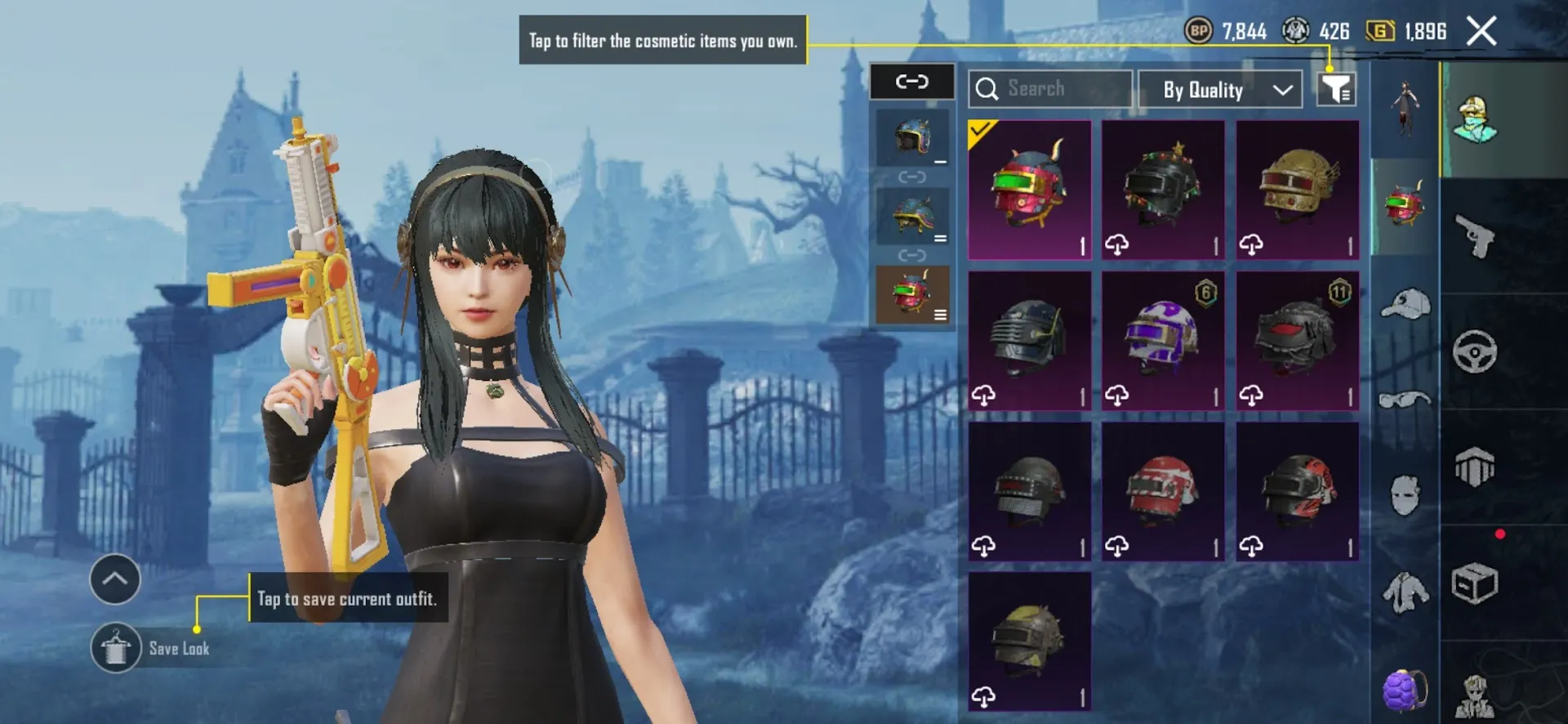Click the Search field for cosmetics

[1050, 89]
